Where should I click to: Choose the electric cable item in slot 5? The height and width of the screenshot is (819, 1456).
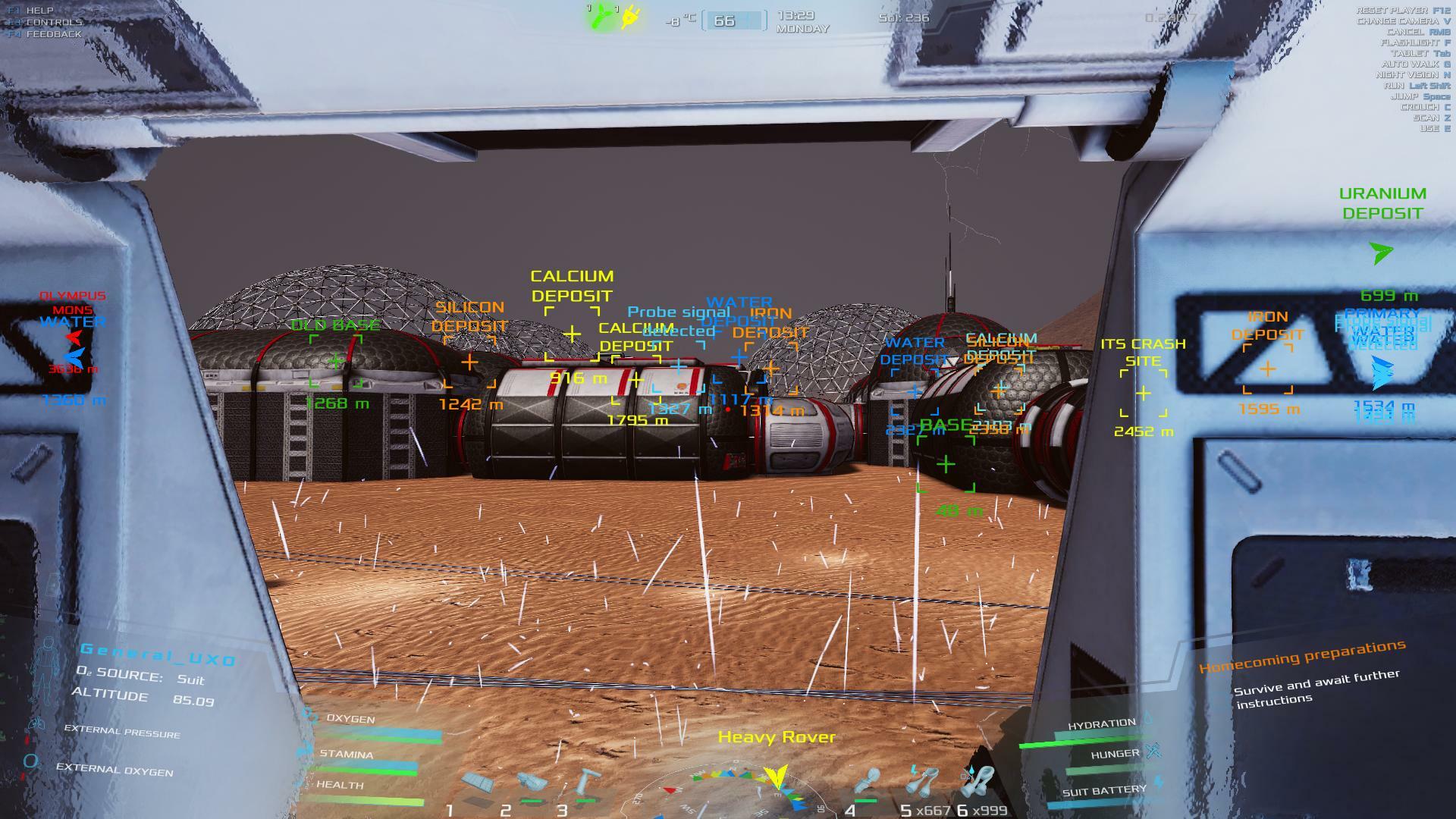point(921,781)
